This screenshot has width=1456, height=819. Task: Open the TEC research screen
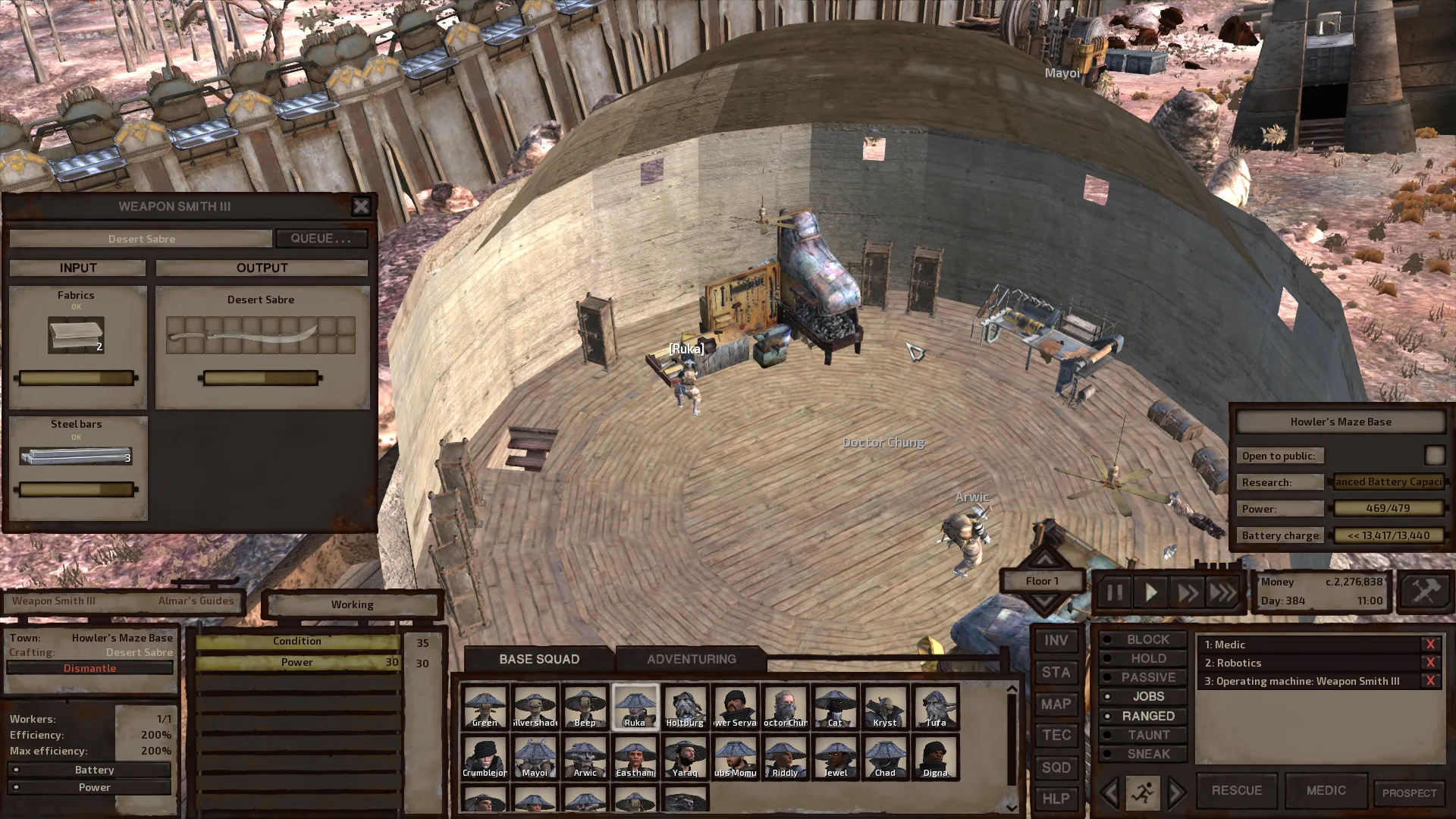pos(1056,736)
